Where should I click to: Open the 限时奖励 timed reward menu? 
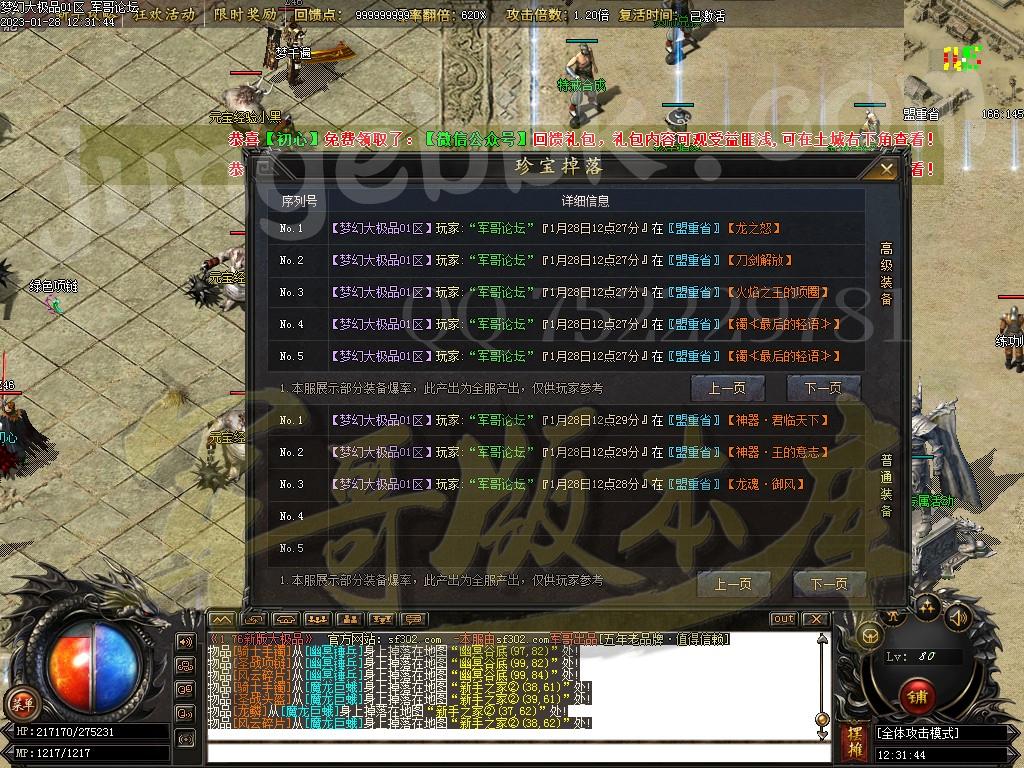245,15
